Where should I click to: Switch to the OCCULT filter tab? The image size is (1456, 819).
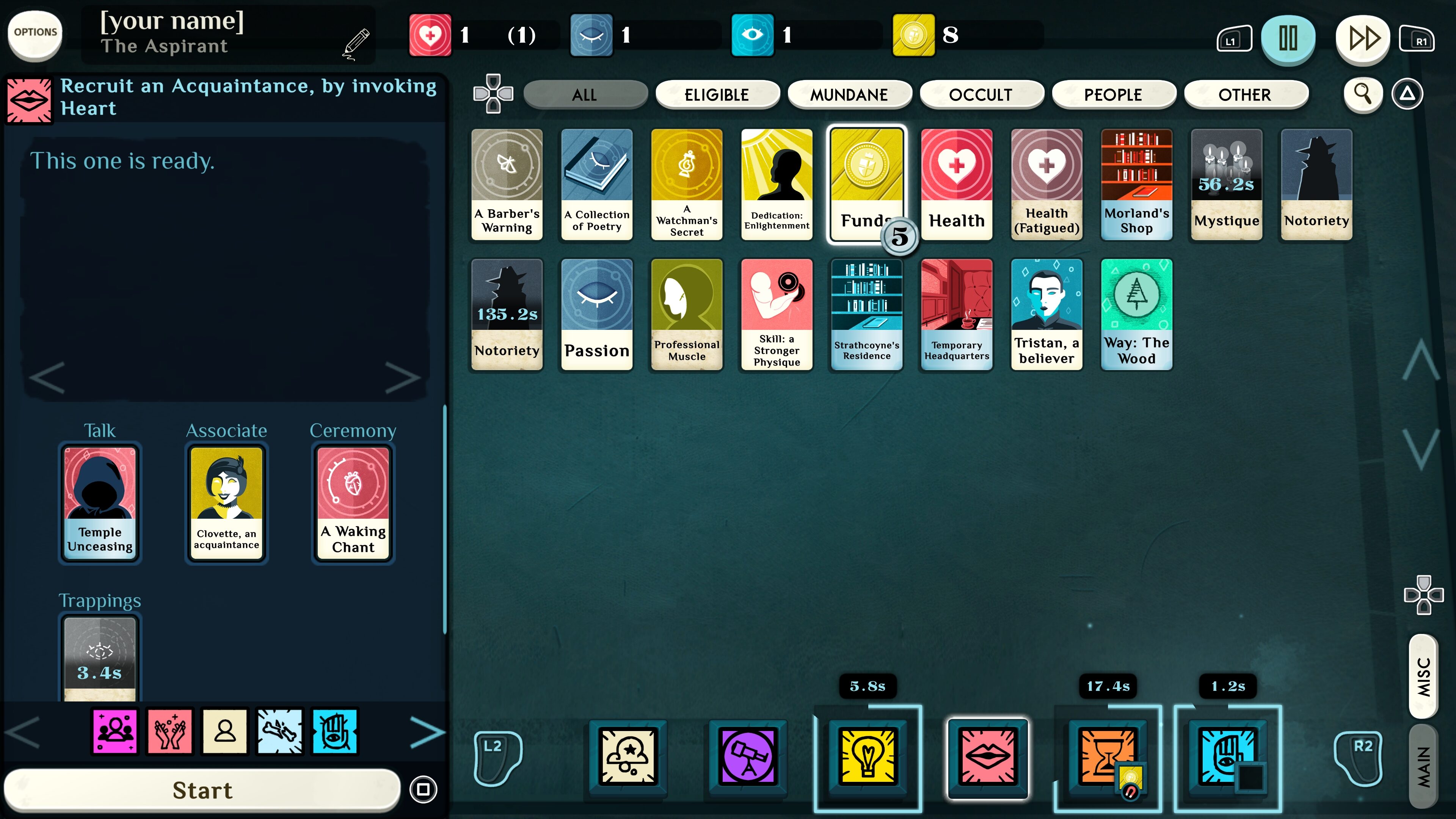[x=982, y=94]
